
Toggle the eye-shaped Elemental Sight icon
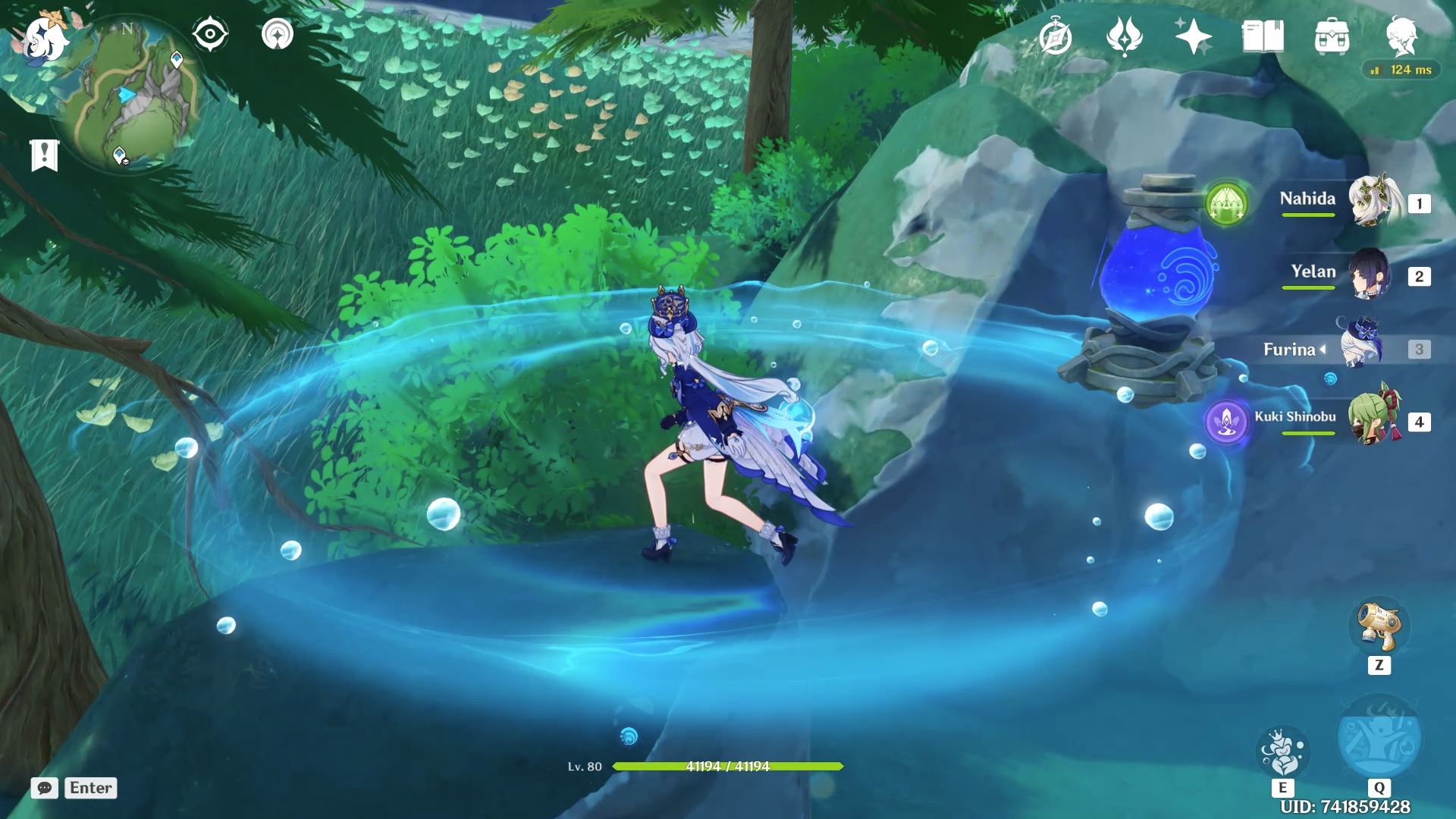[210, 35]
